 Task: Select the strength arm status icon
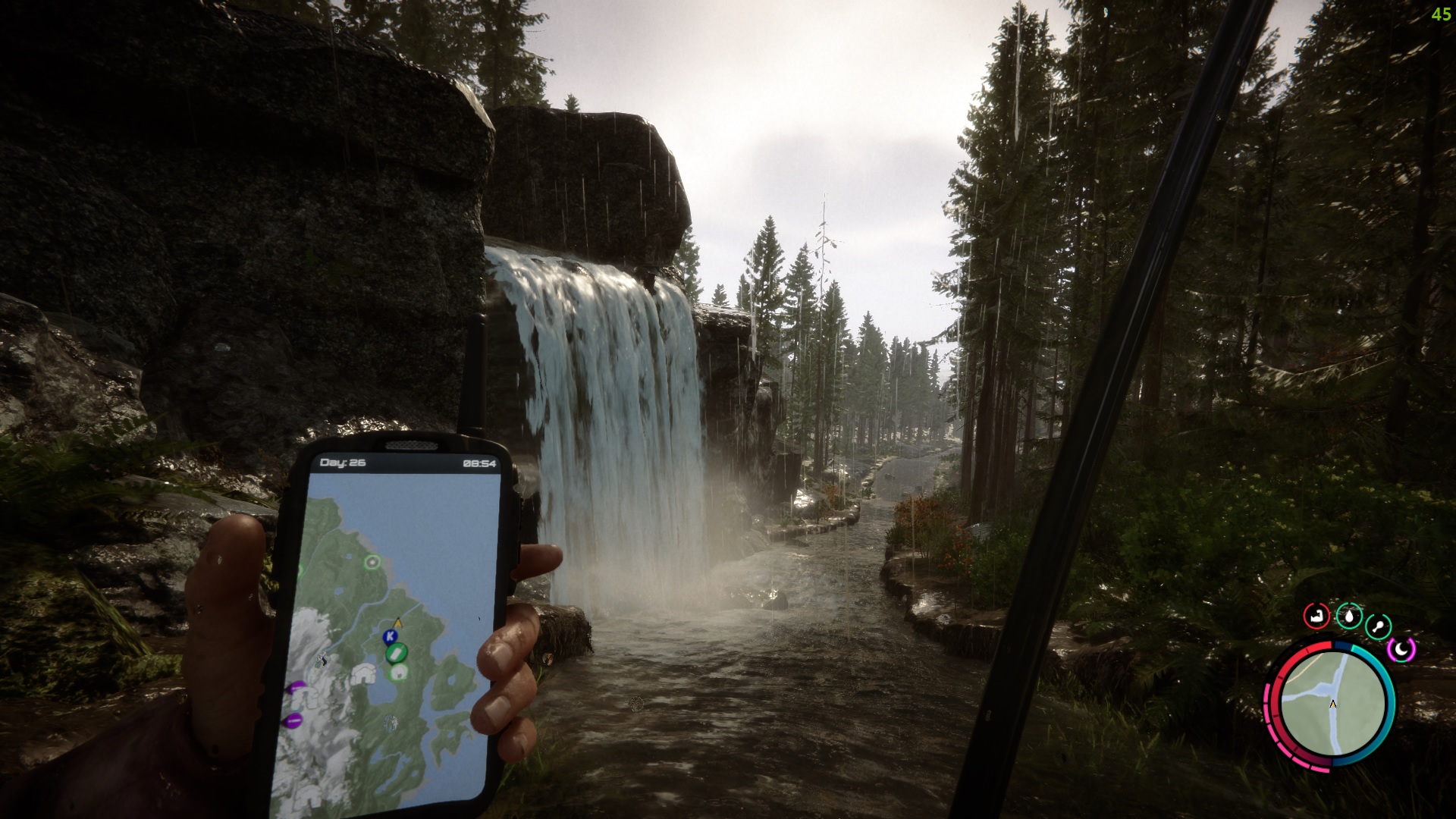tap(1317, 616)
